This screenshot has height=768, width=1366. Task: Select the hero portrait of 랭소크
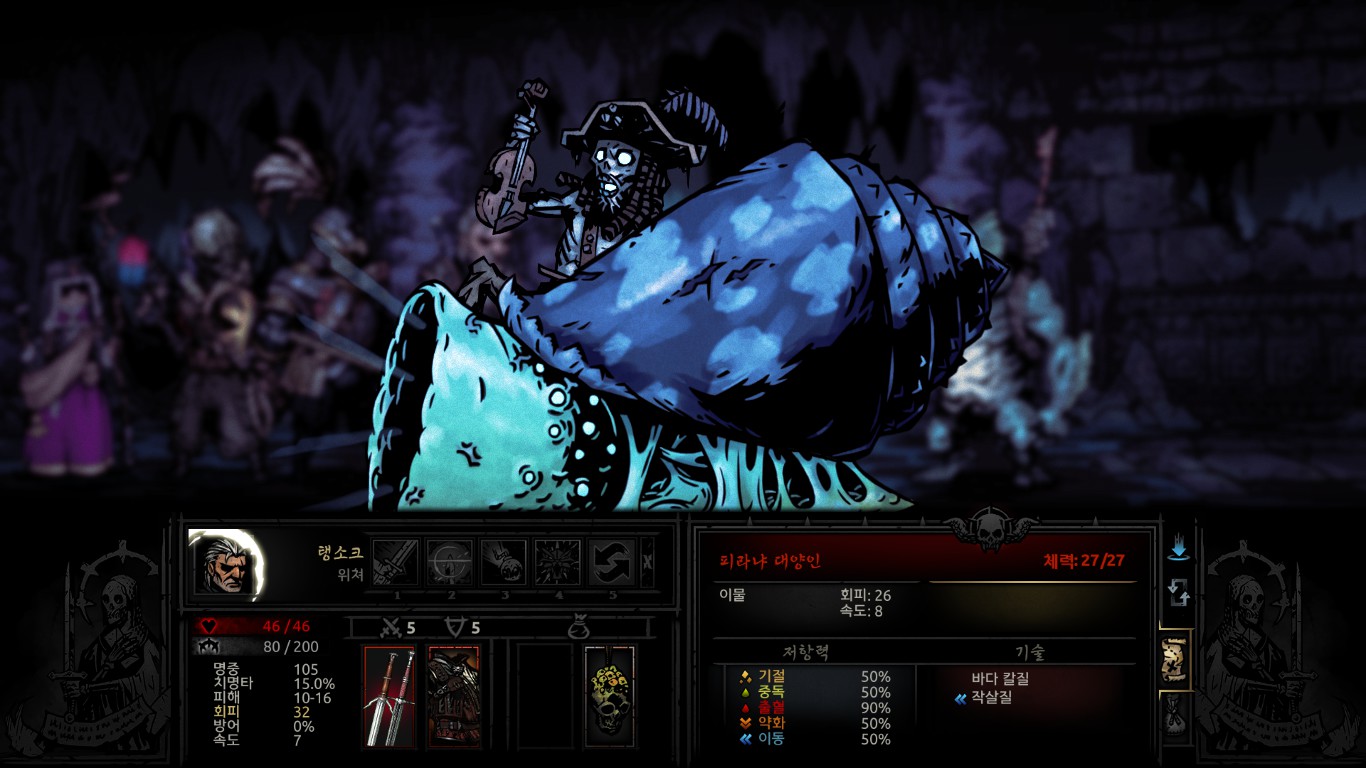[x=226, y=565]
